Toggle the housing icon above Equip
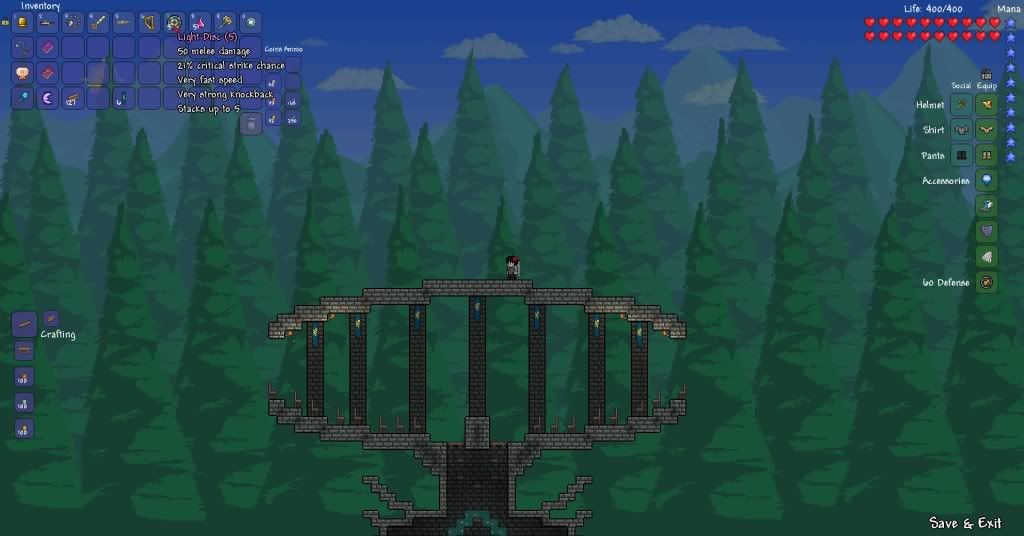 tap(986, 74)
